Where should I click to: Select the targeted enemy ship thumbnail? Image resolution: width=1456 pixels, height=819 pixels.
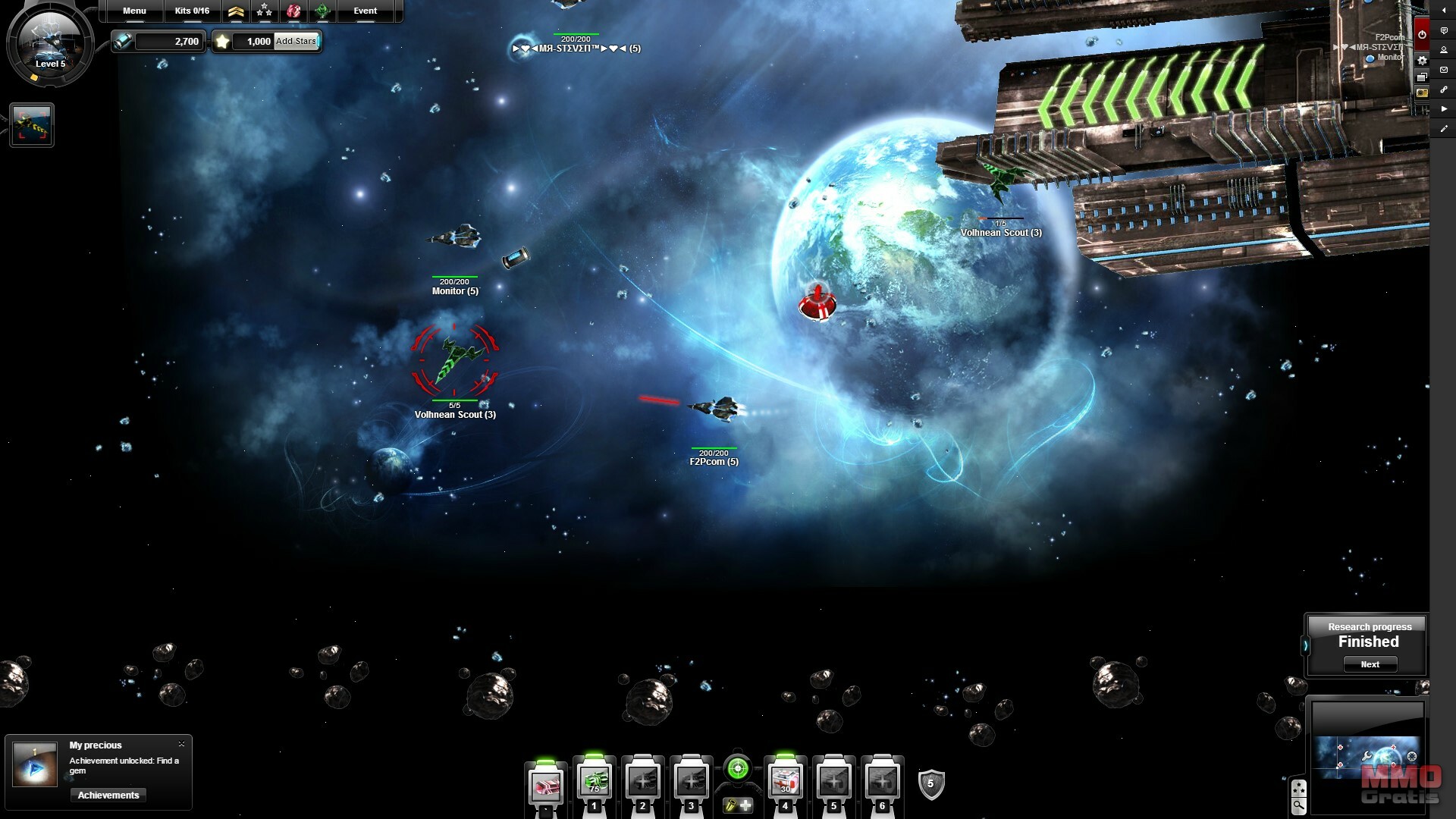point(32,125)
